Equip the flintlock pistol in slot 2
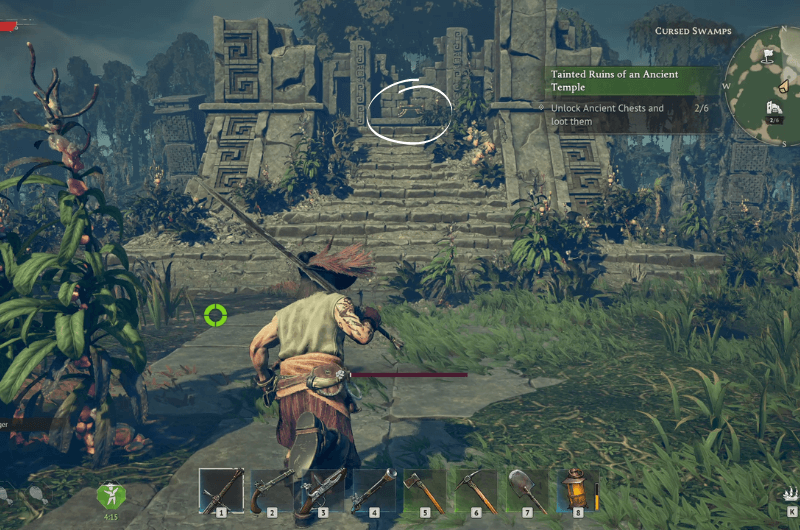The height and width of the screenshot is (530, 800). tap(273, 490)
